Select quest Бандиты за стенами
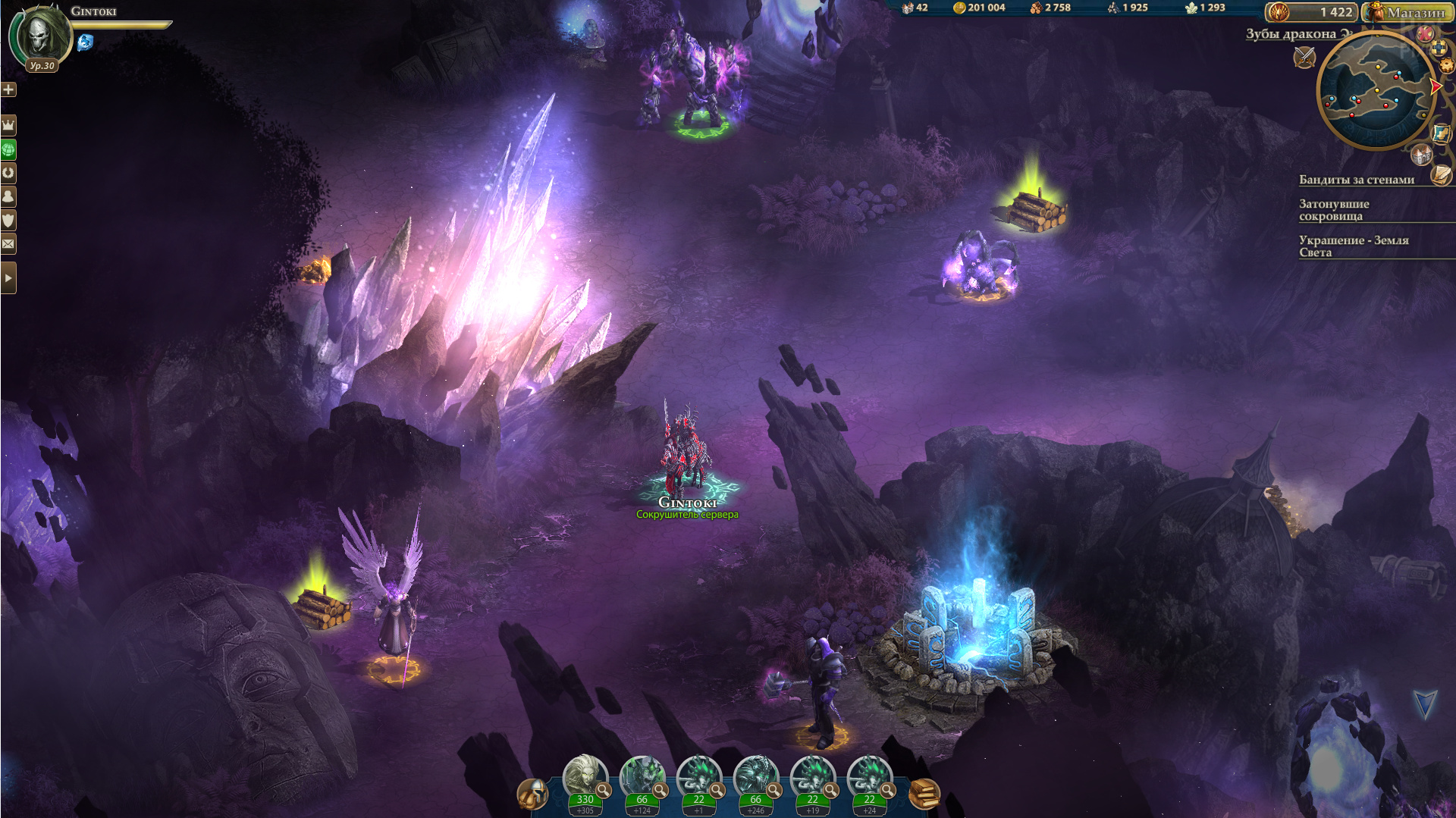The image size is (1456, 818). (1356, 180)
